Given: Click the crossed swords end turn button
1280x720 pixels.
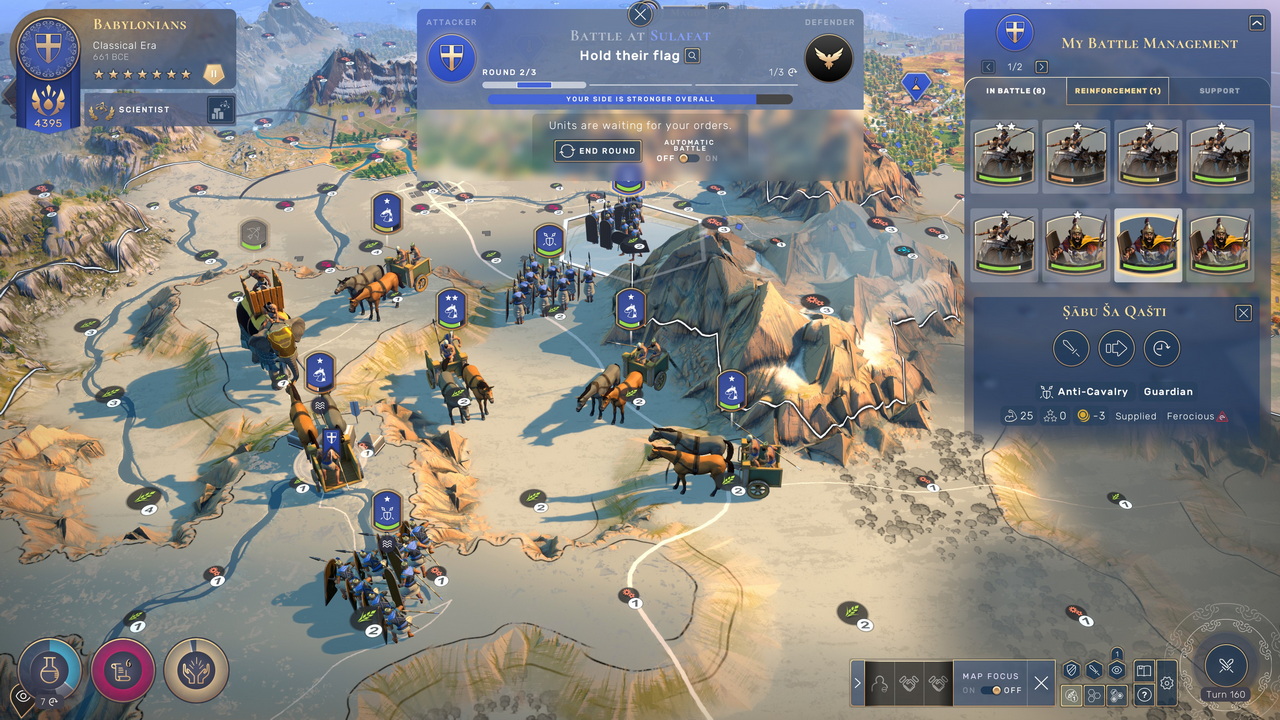Looking at the screenshot, I should click(1227, 664).
